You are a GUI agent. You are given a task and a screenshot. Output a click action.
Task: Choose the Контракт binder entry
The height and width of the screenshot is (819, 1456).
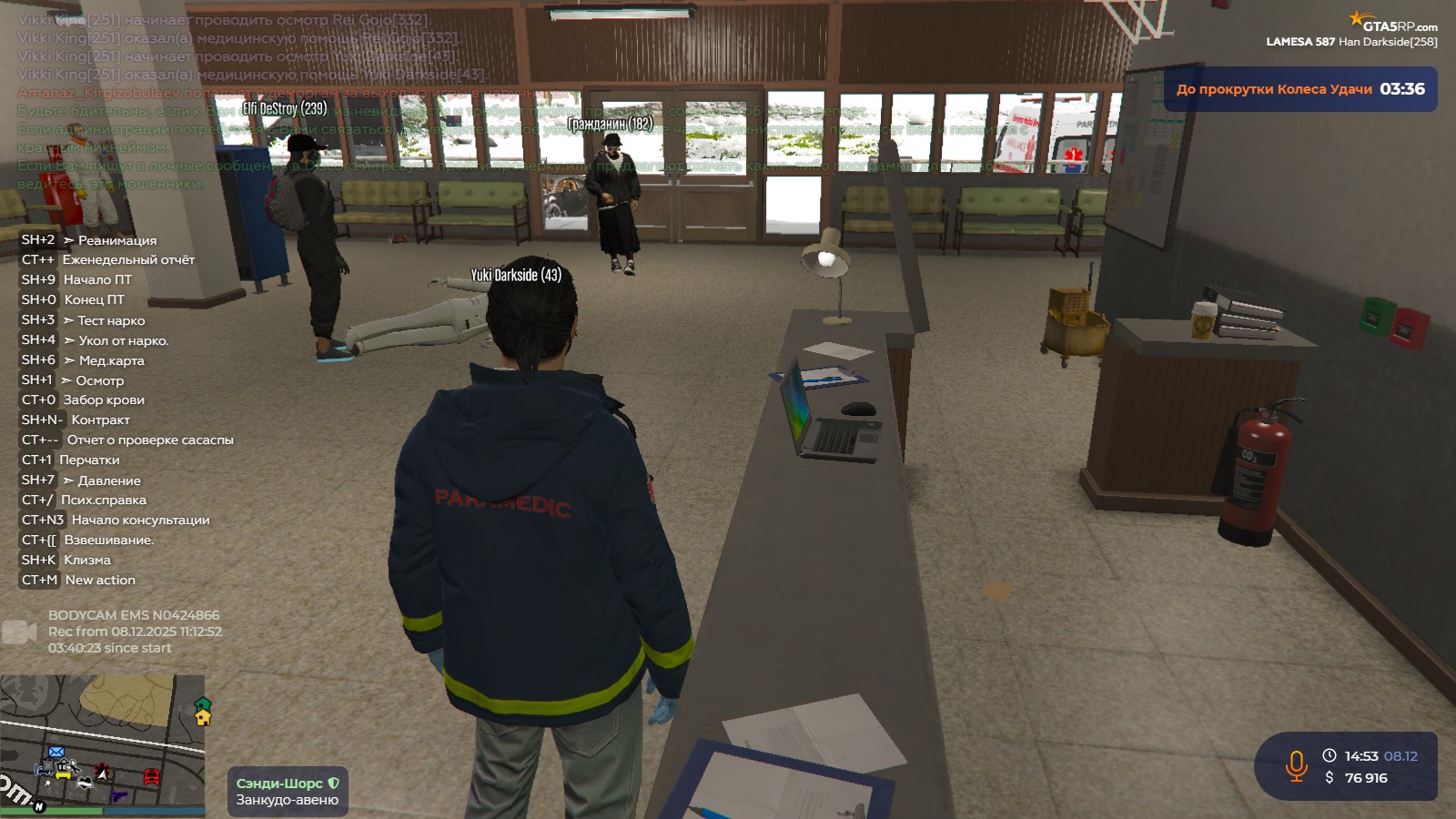pyautogui.click(x=100, y=420)
